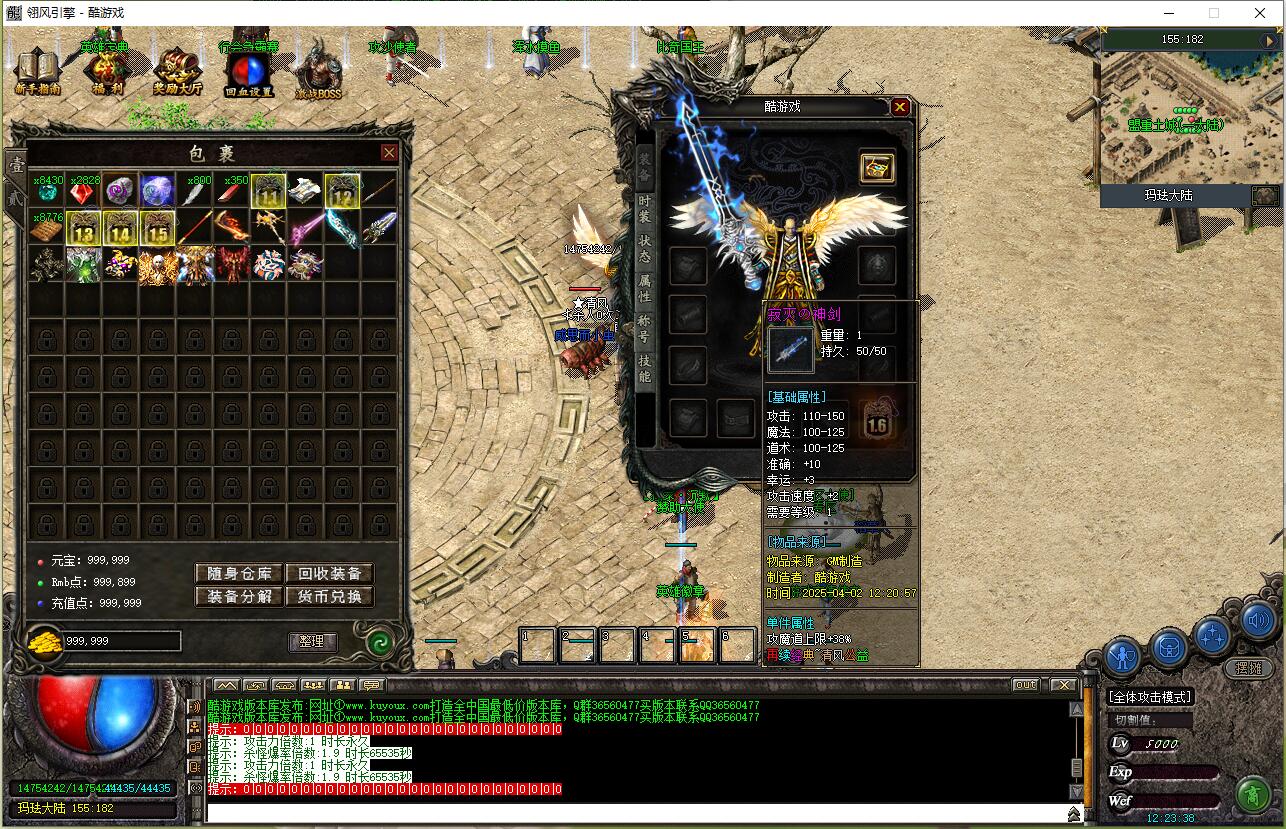Open the 随身仓库 portable warehouse
This screenshot has height=829, width=1286.
tap(239, 573)
